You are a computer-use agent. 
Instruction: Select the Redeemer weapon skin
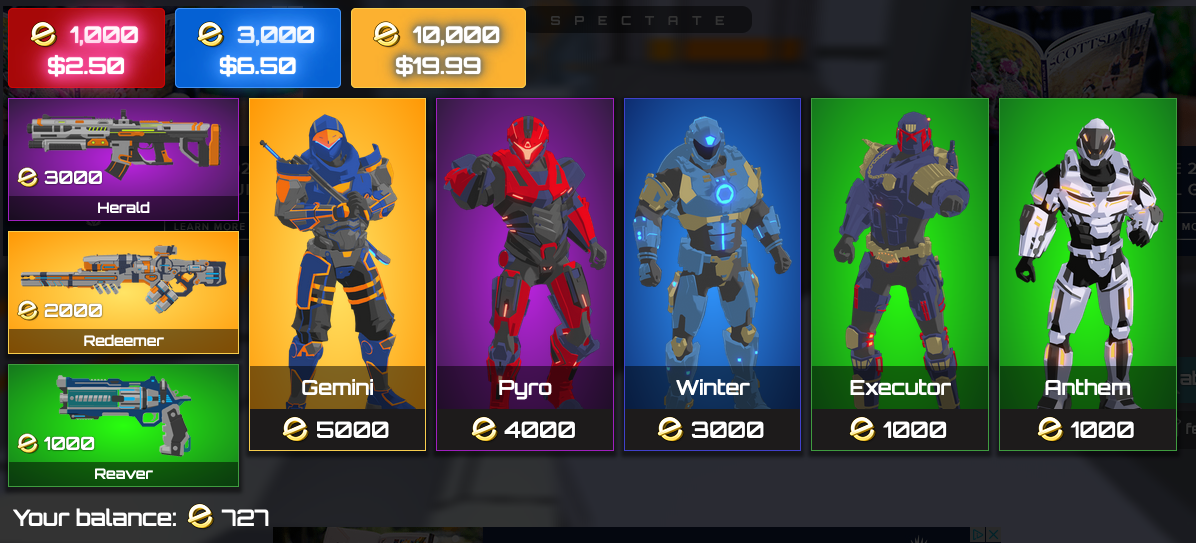123,292
